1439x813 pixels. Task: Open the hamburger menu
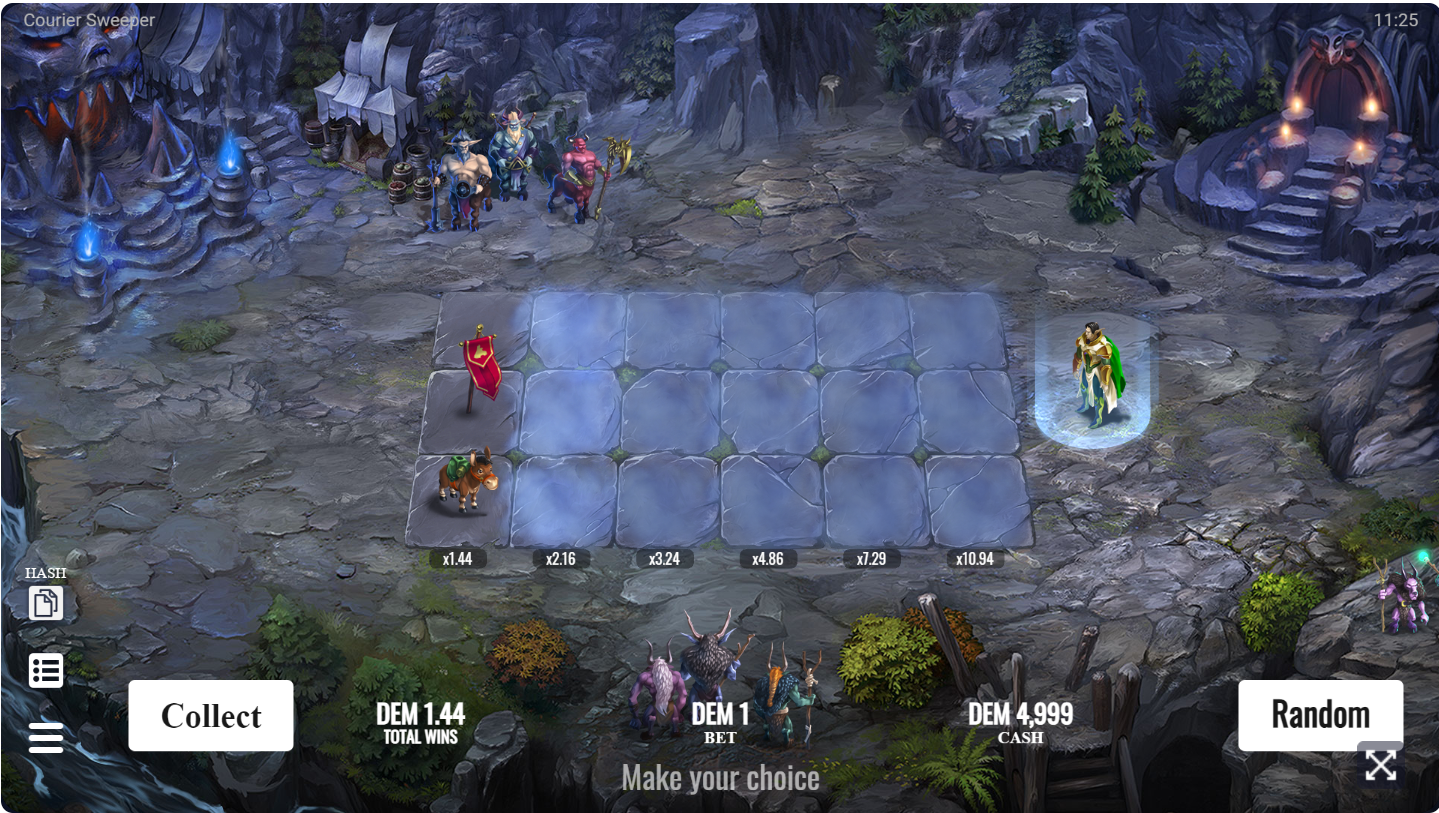[46, 738]
